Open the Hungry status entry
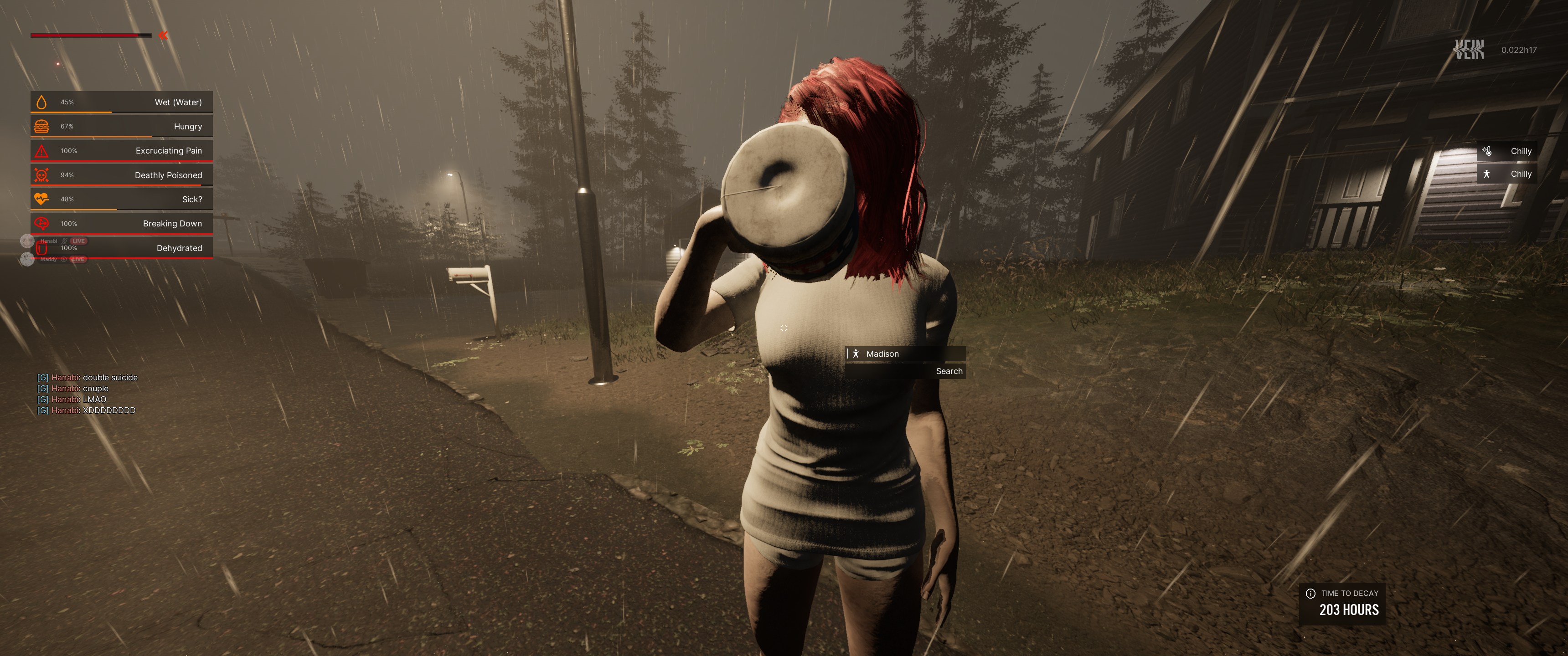This screenshot has width=1568, height=656. [x=122, y=127]
